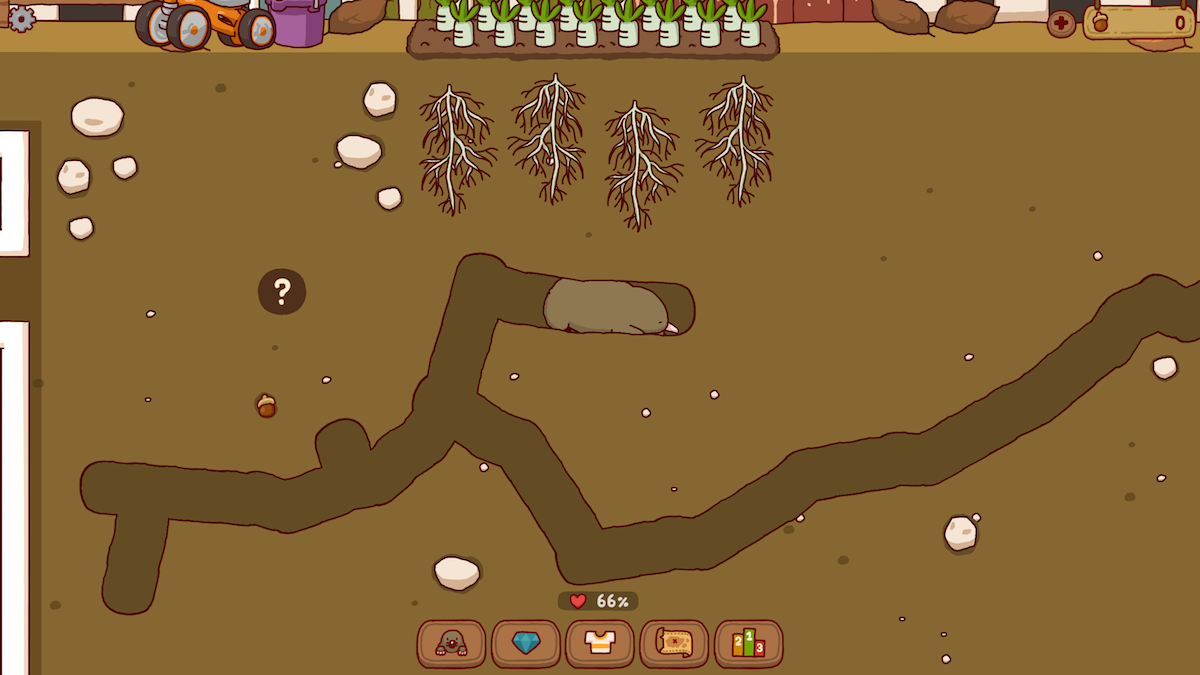Open the settings gear menu
1200x675 pixels.
[x=21, y=18]
